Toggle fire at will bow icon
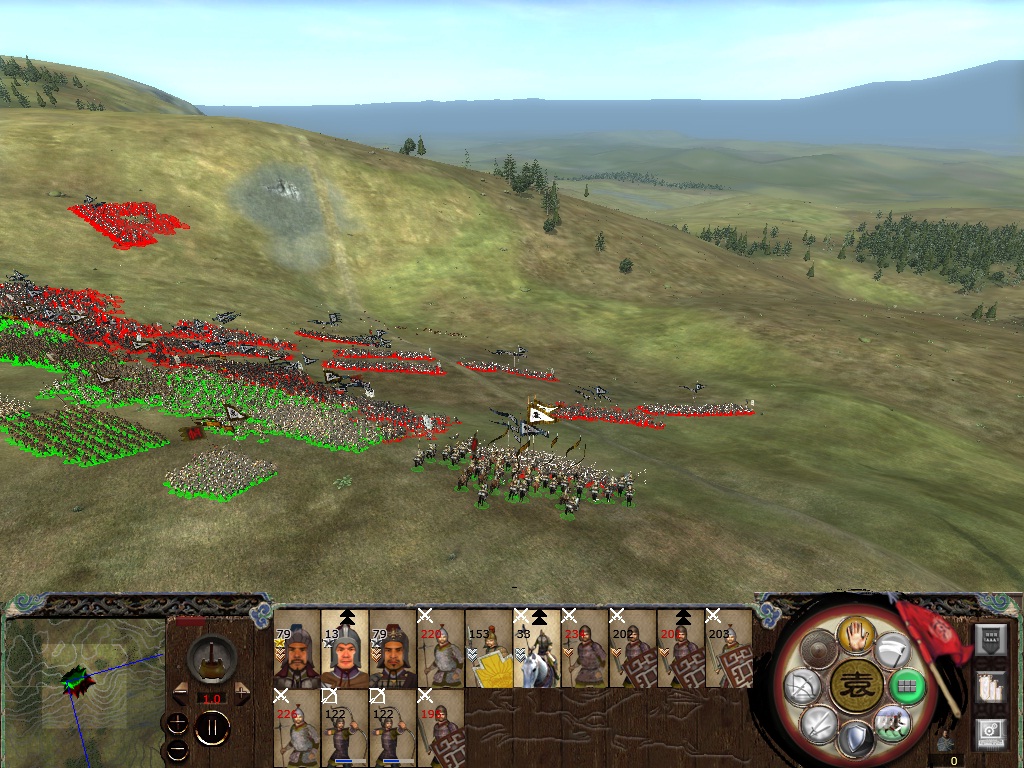1024x768 pixels. [x=803, y=687]
